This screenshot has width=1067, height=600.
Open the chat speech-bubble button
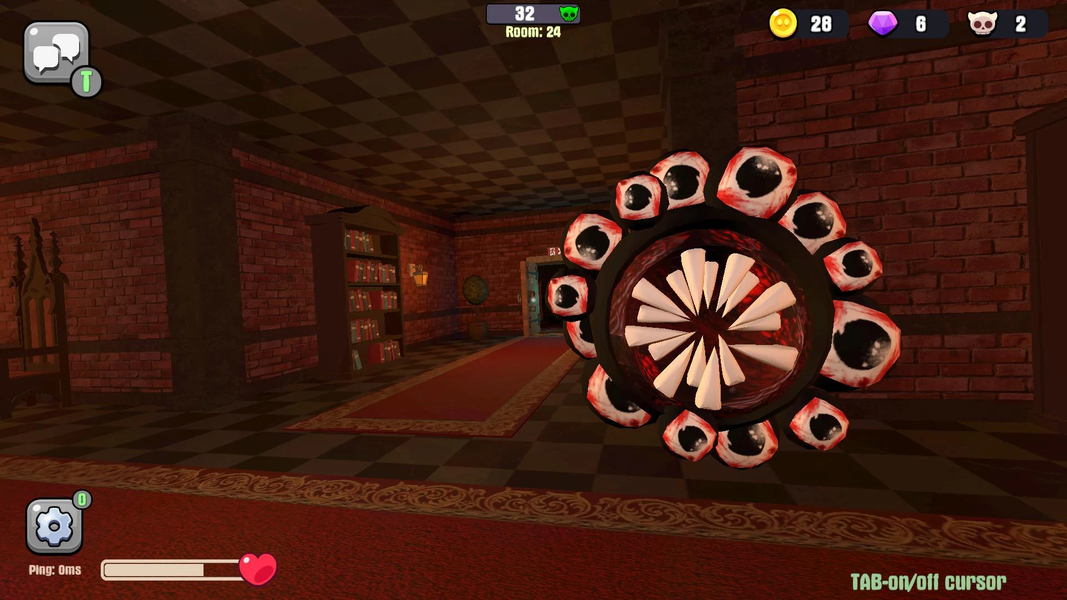click(x=56, y=53)
